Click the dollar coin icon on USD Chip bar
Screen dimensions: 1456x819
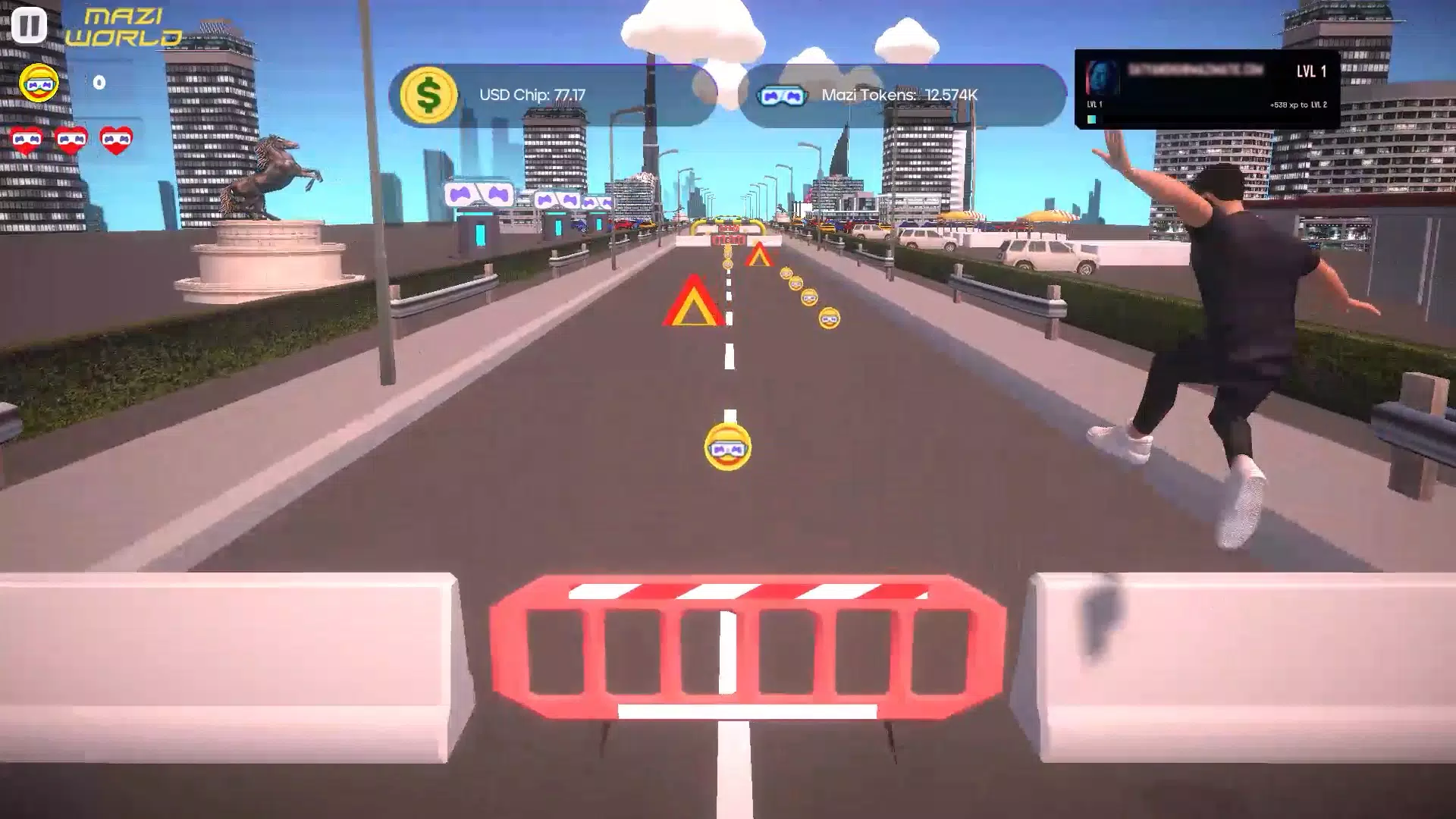tap(429, 93)
